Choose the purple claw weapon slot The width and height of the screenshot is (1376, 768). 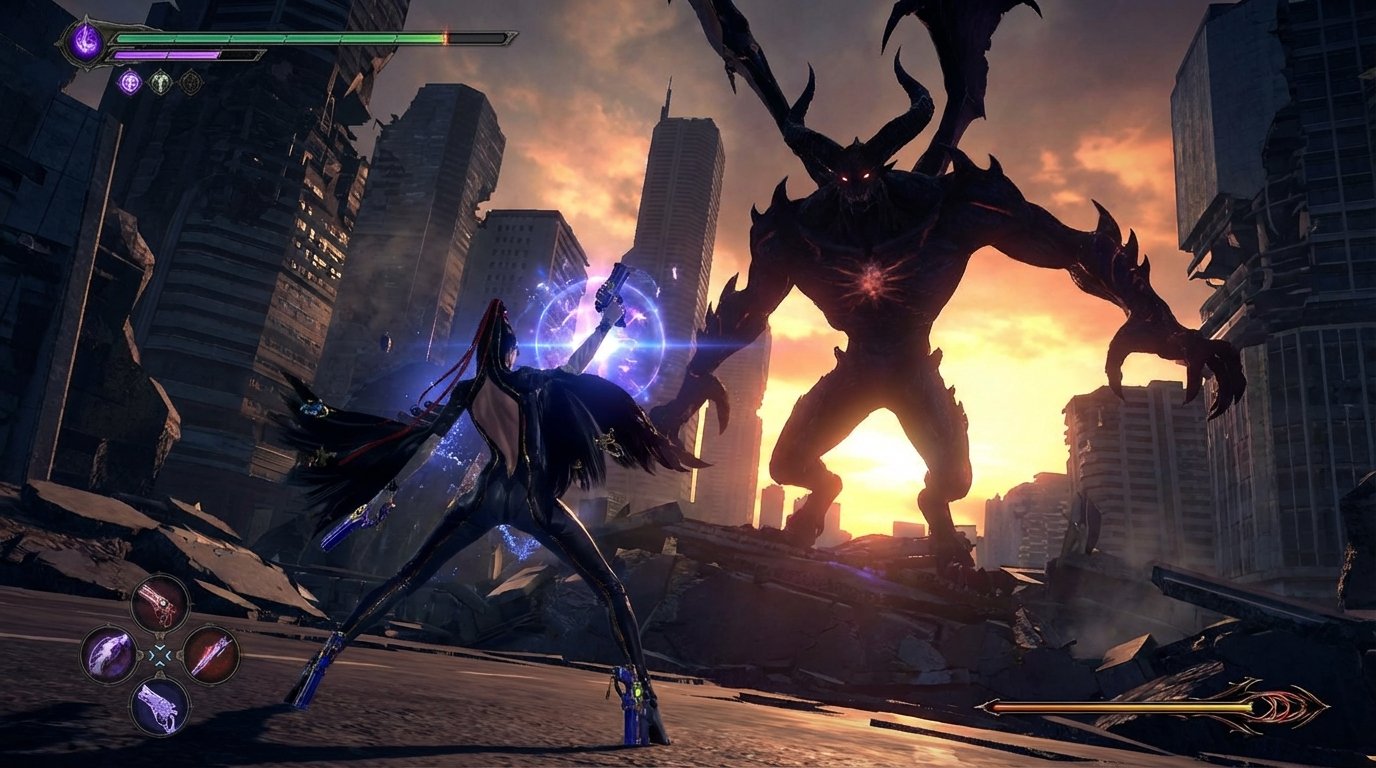108,655
